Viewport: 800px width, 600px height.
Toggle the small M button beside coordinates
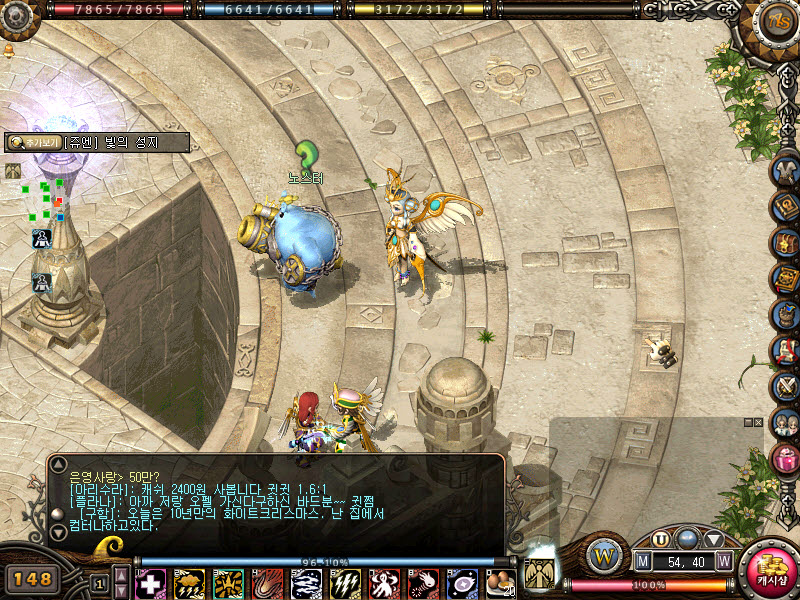[643, 562]
